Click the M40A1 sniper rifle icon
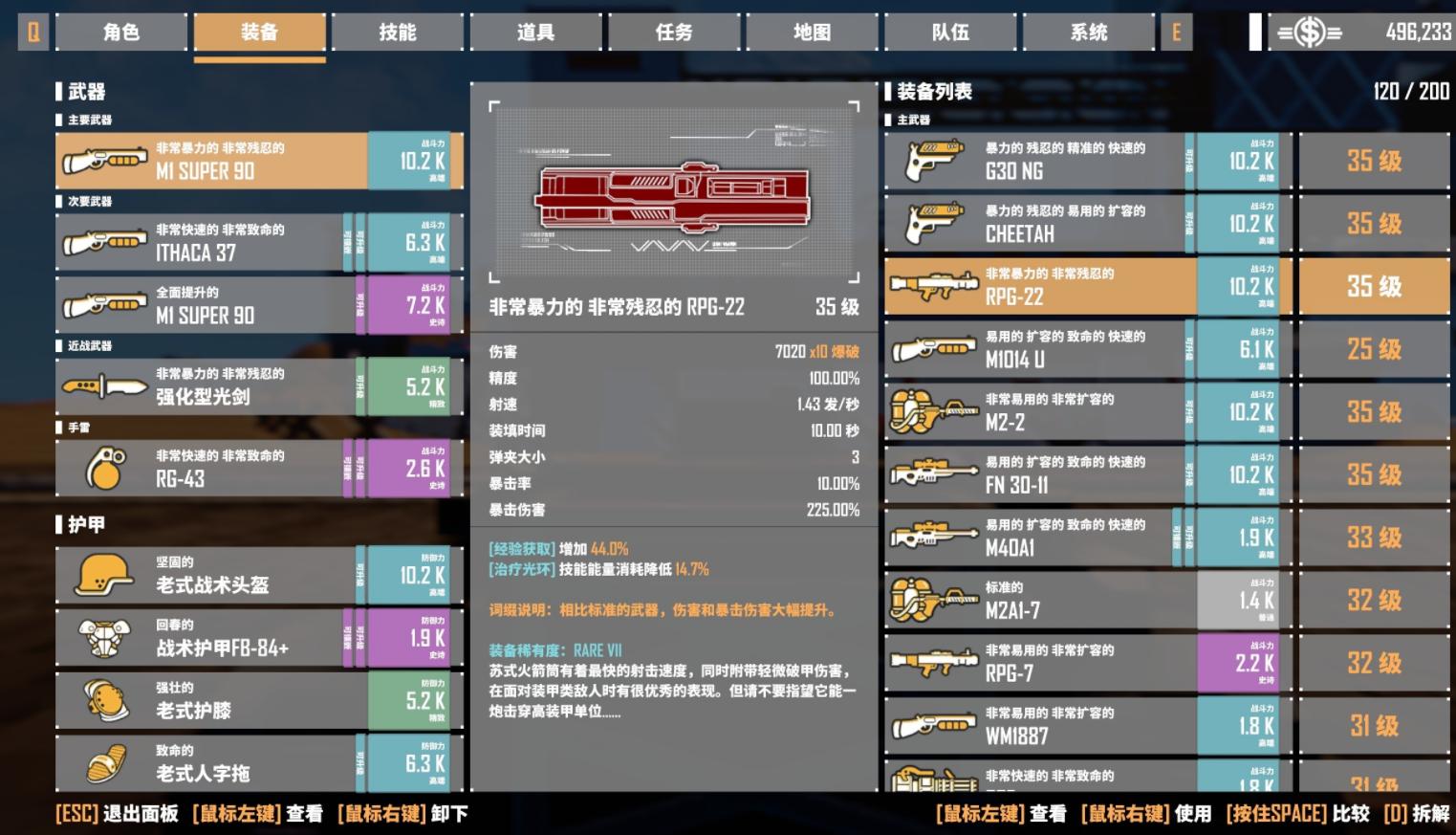 932,538
